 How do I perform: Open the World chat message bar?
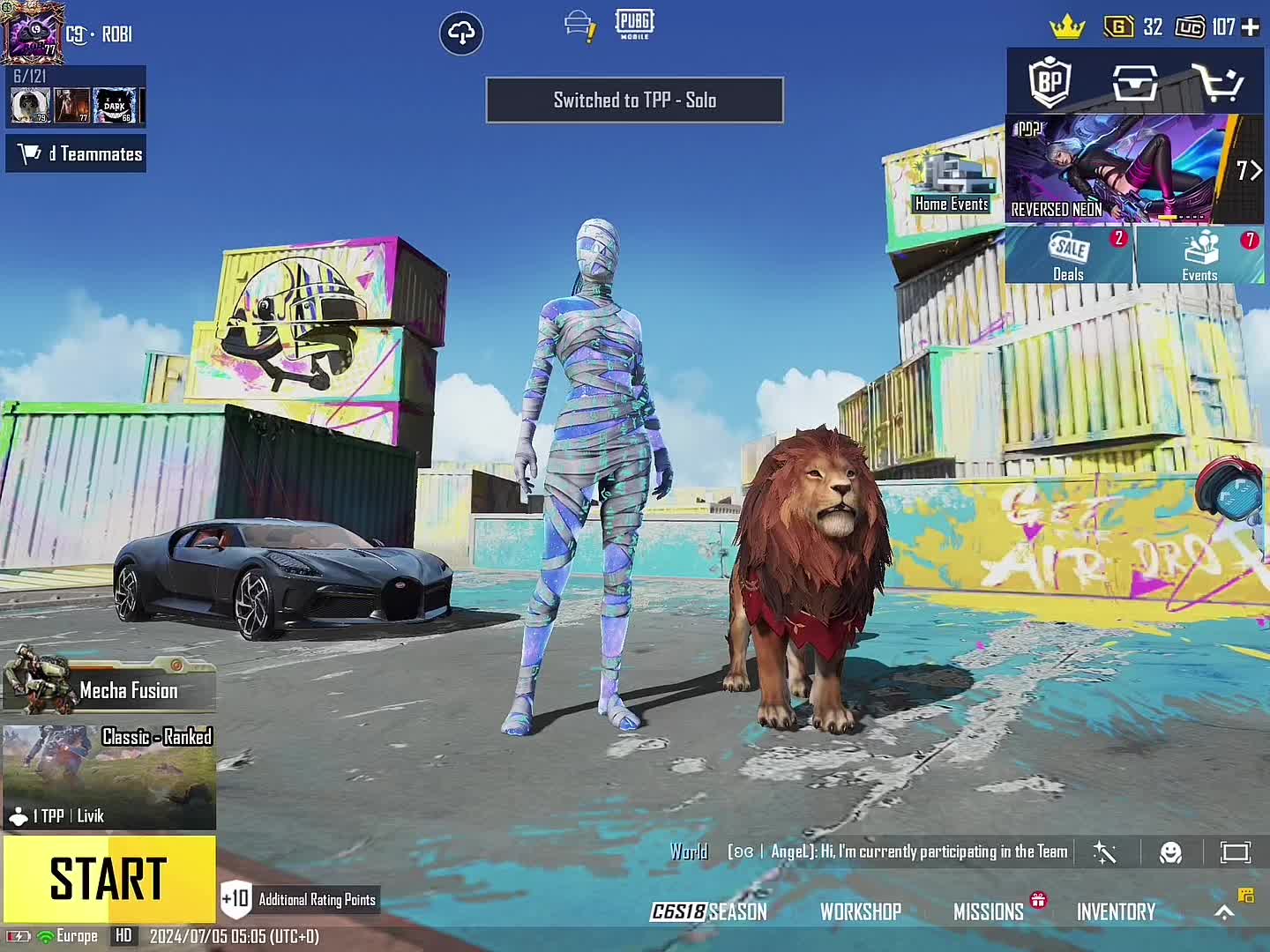click(x=869, y=852)
